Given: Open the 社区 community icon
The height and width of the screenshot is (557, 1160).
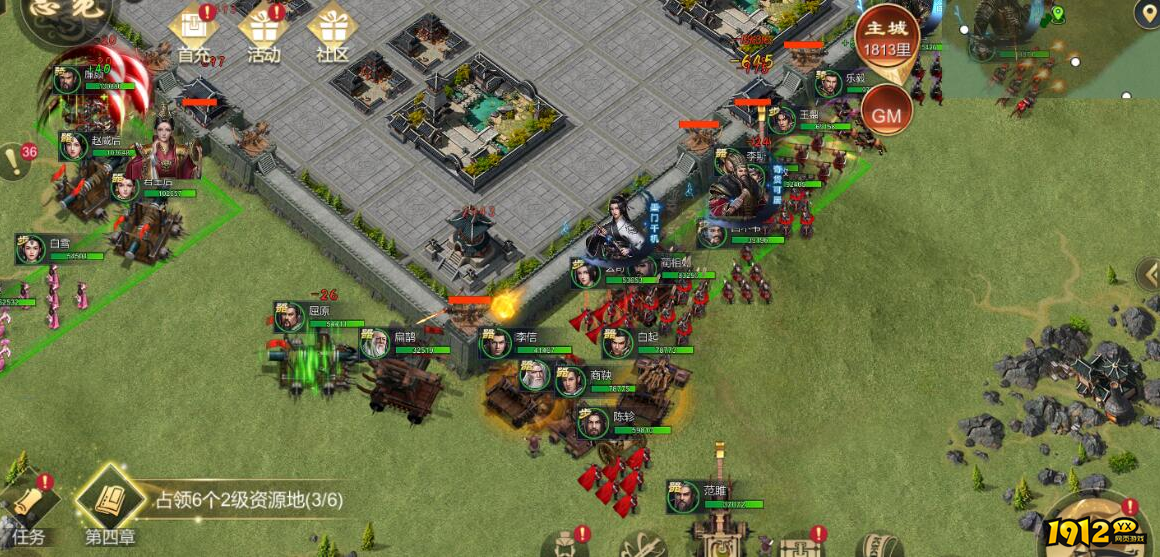Looking at the screenshot, I should (332, 31).
